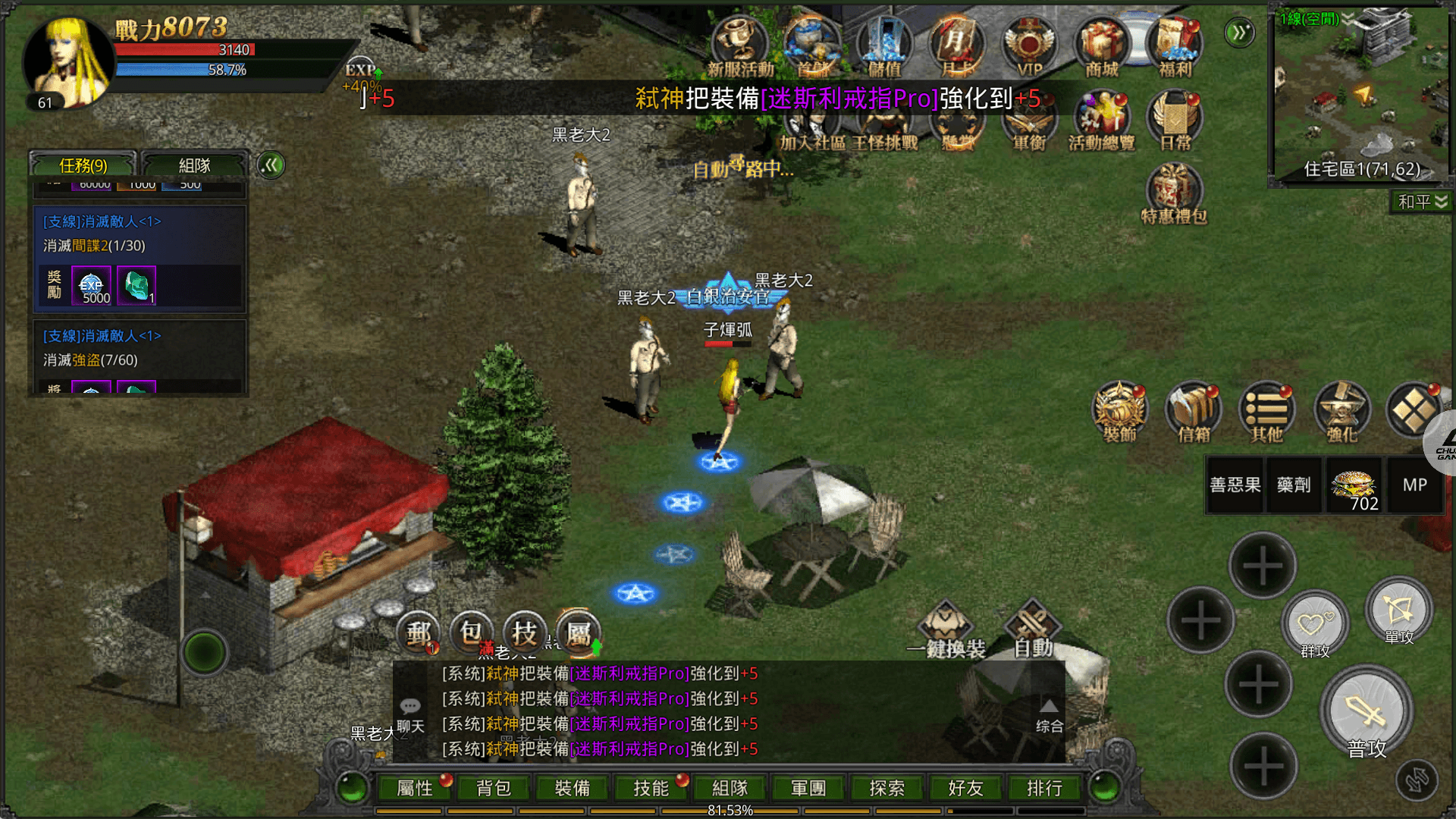Image resolution: width=1456 pixels, height=819 pixels.
Task: Open the 福利 welfare icon
Action: tap(1175, 47)
